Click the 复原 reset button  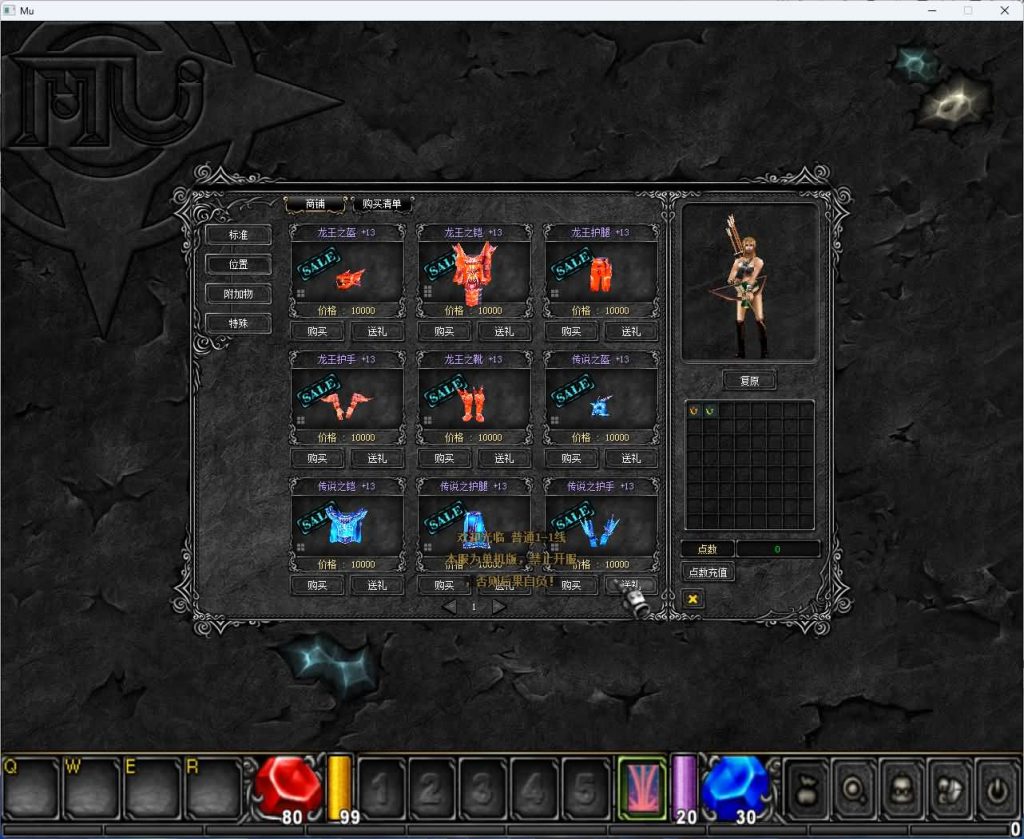click(x=749, y=381)
